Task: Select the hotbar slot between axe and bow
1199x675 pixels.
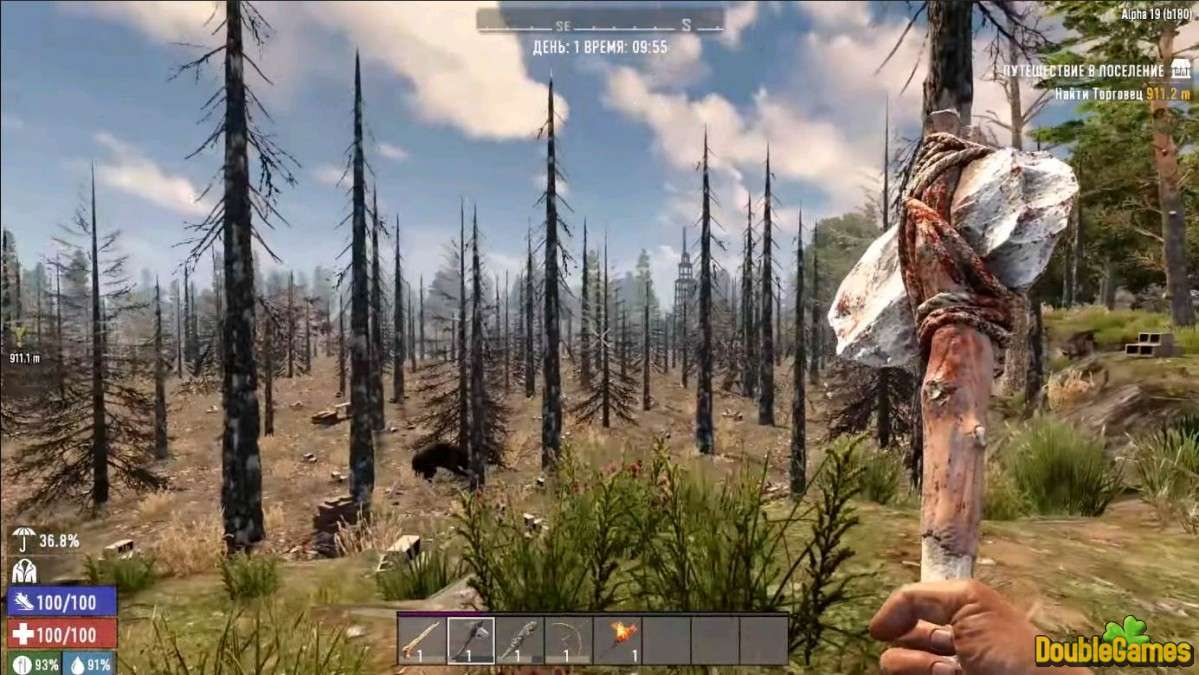Action: [x=520, y=640]
